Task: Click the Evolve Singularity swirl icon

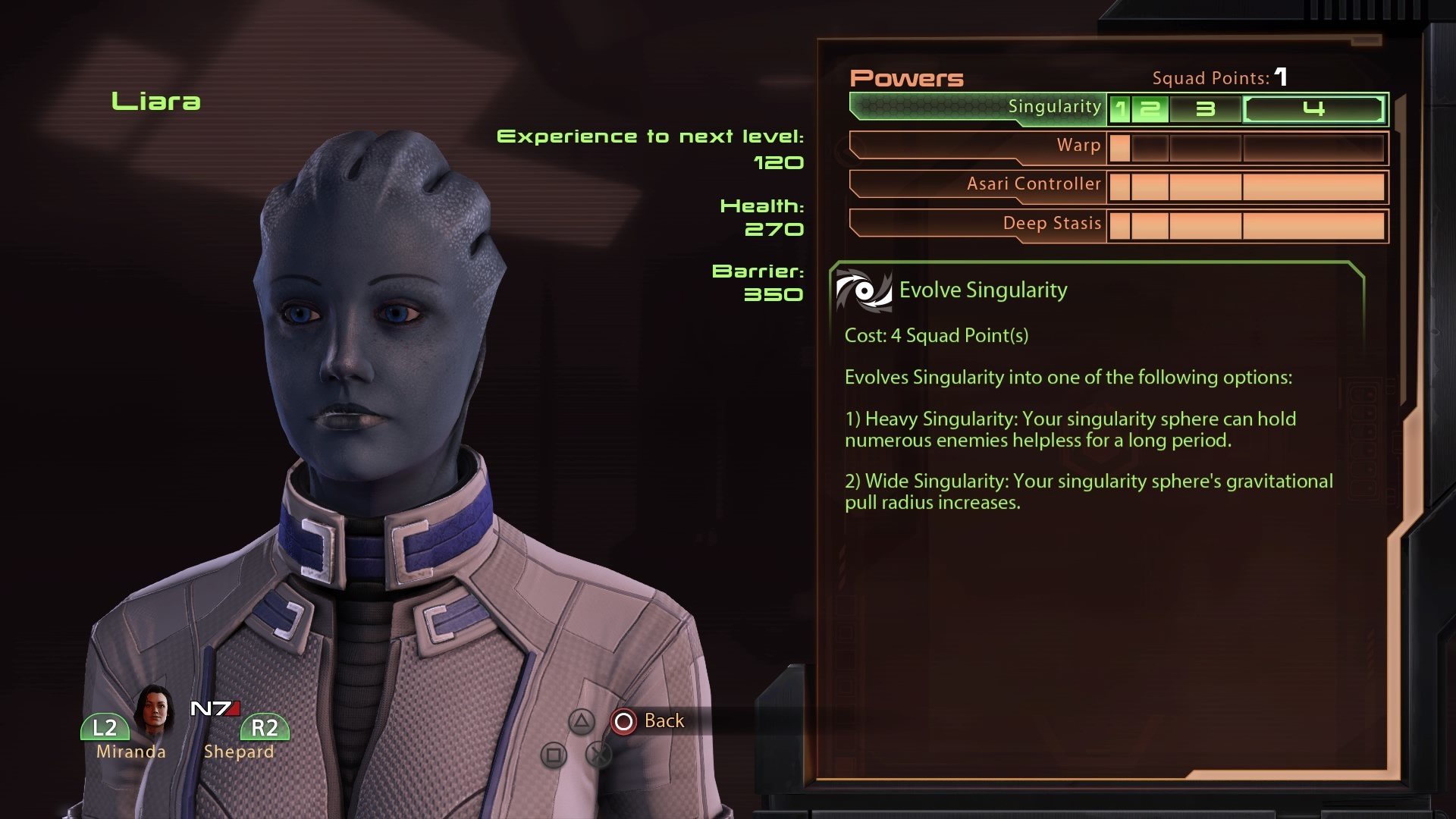Action: [862, 290]
